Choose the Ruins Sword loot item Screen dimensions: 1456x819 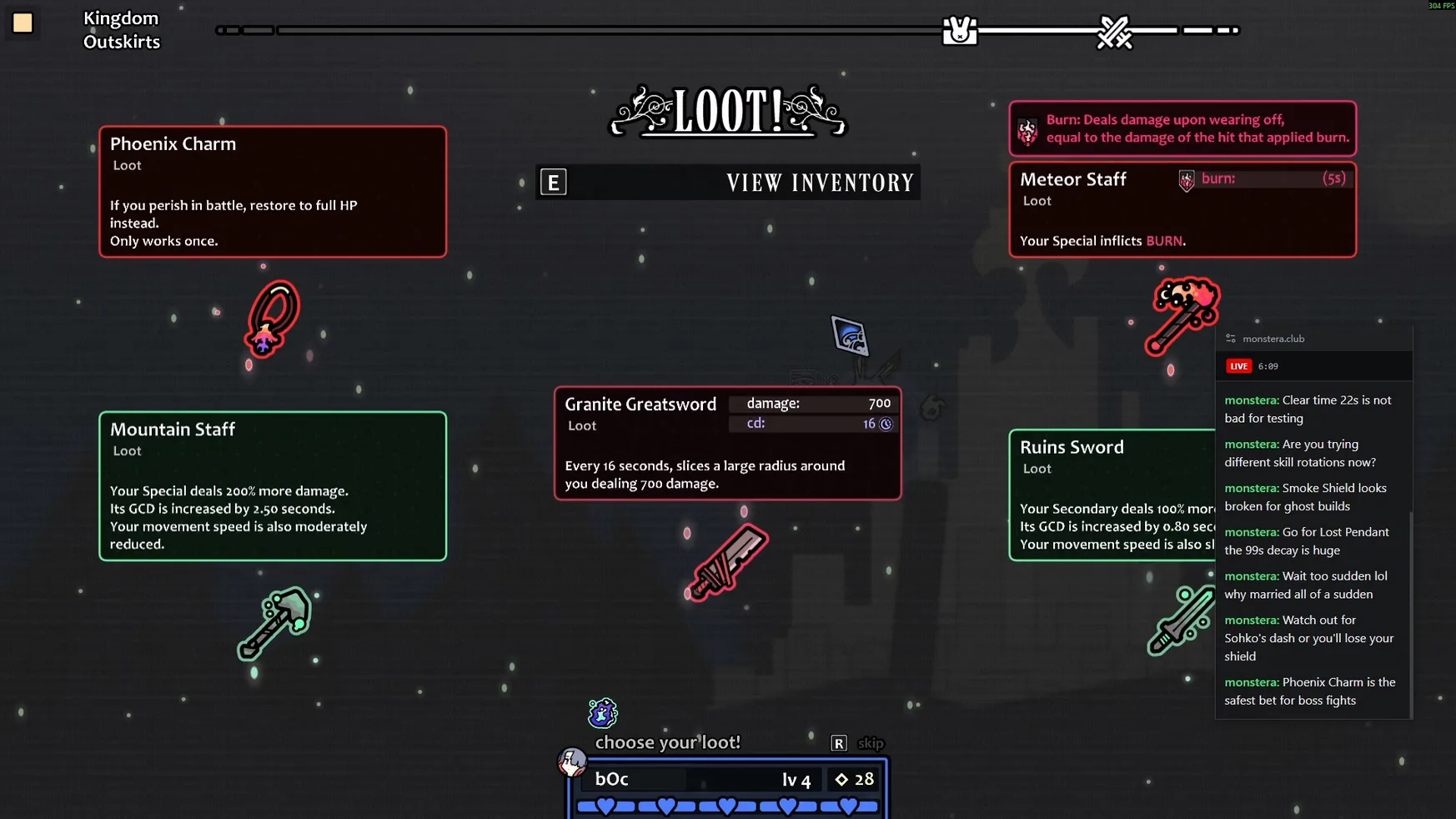[x=1180, y=620]
